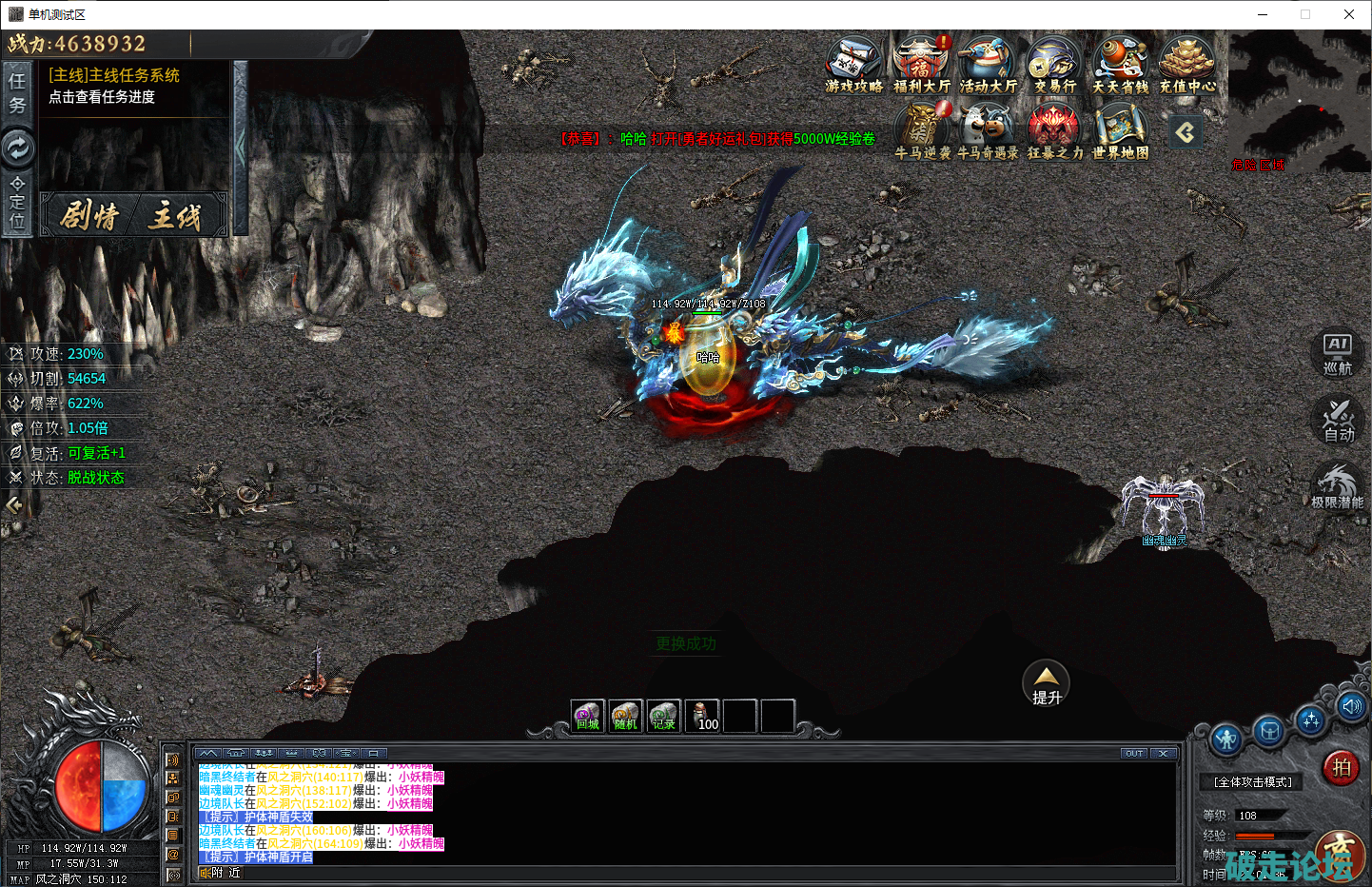Open the 拍 auction button
Image resolution: width=1372 pixels, height=887 pixels.
[x=1341, y=767]
